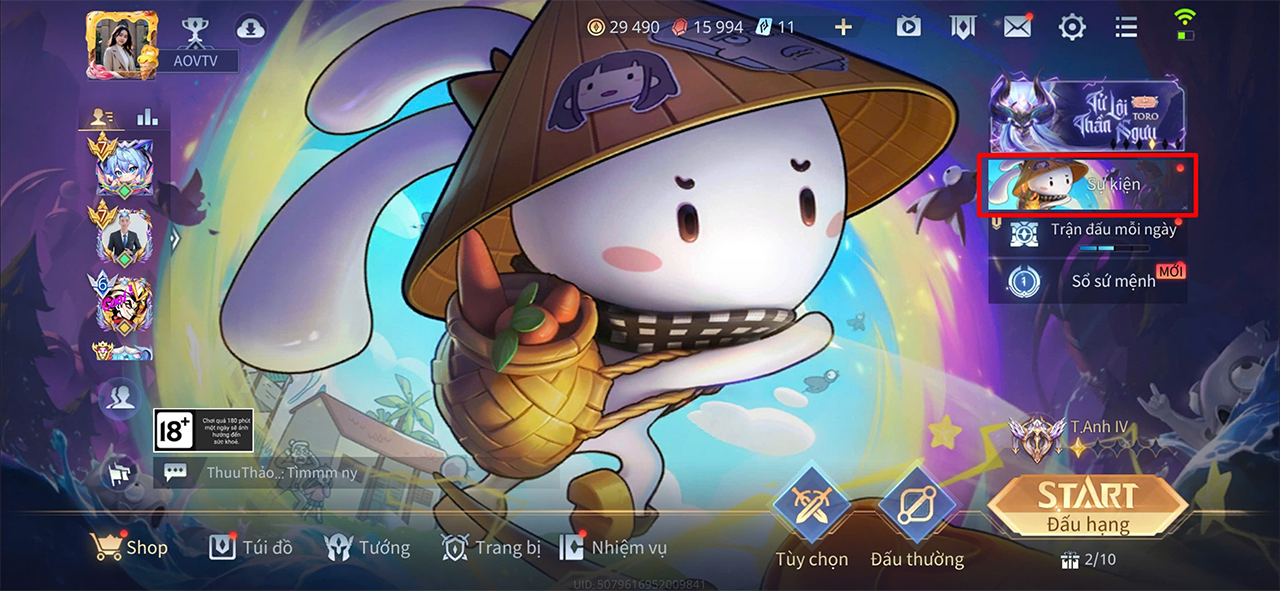1280x591 pixels.
Task: Open the mailbox envelope icon
Action: click(x=1017, y=27)
